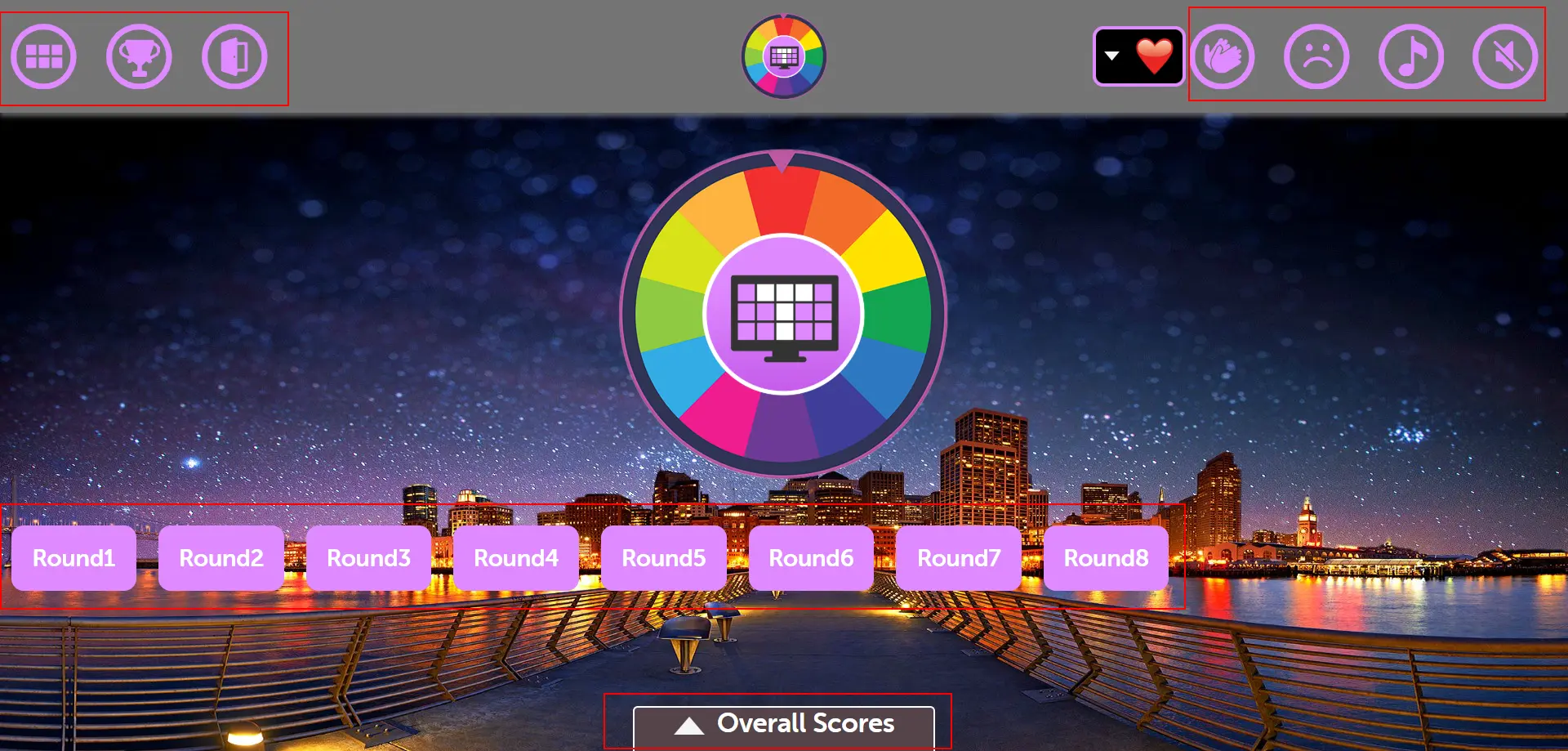Select Round6

point(812,558)
